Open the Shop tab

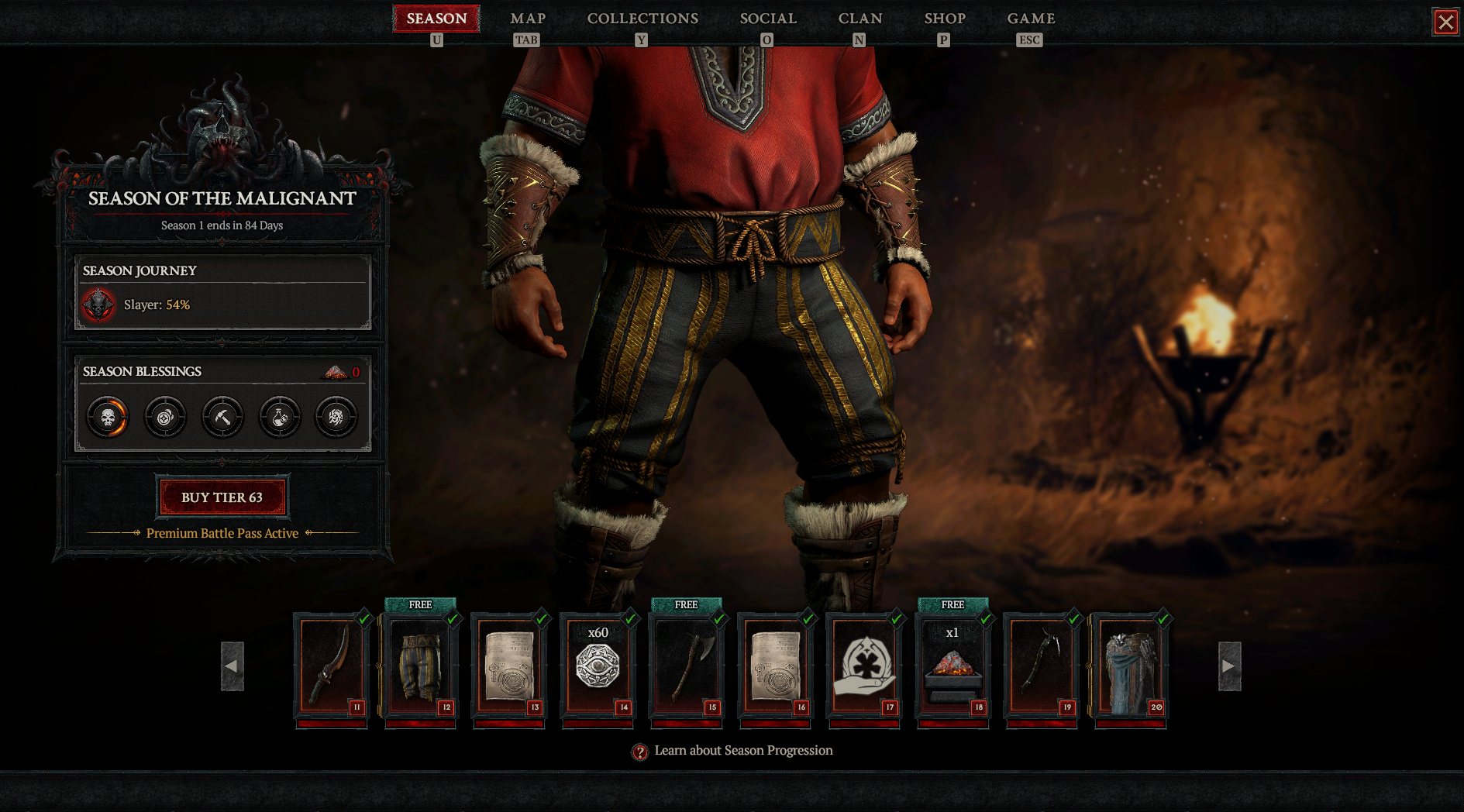coord(945,19)
